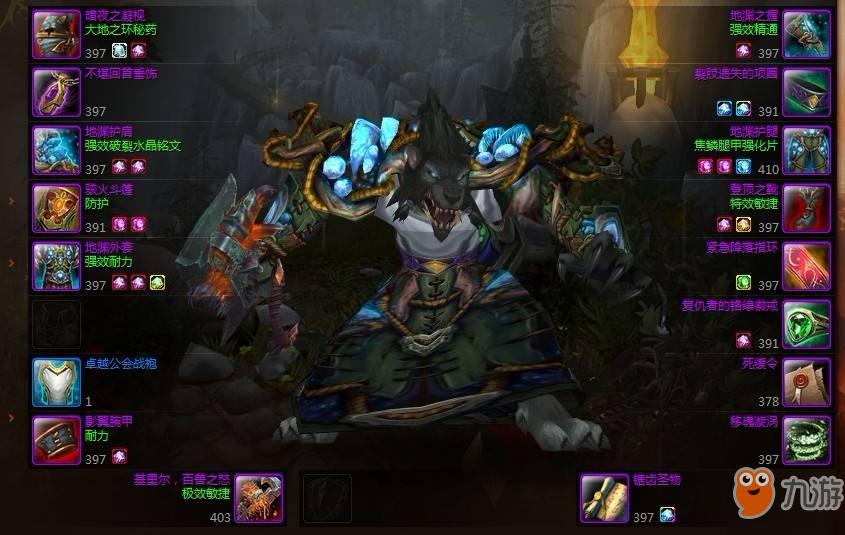
Task: Open the 地渊护肩 shoulder armor slot
Action: 56,151
